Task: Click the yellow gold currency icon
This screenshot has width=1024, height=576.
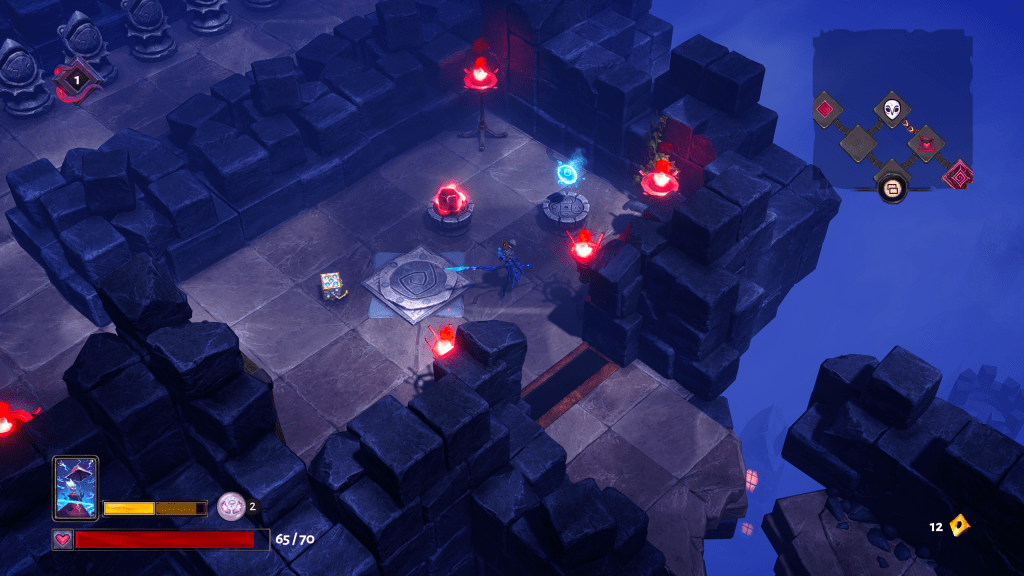Action: pos(959,525)
